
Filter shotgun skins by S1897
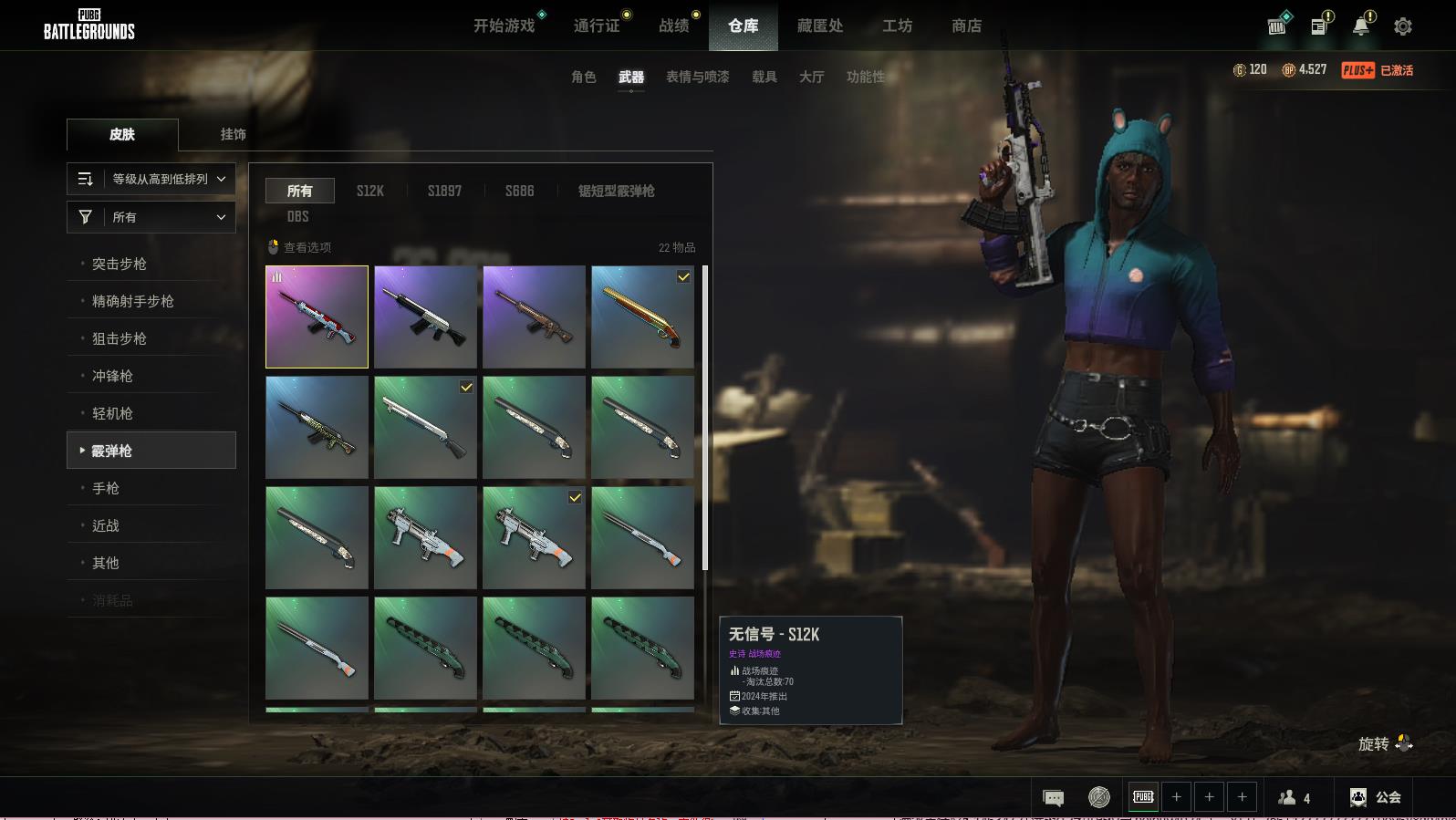(444, 191)
